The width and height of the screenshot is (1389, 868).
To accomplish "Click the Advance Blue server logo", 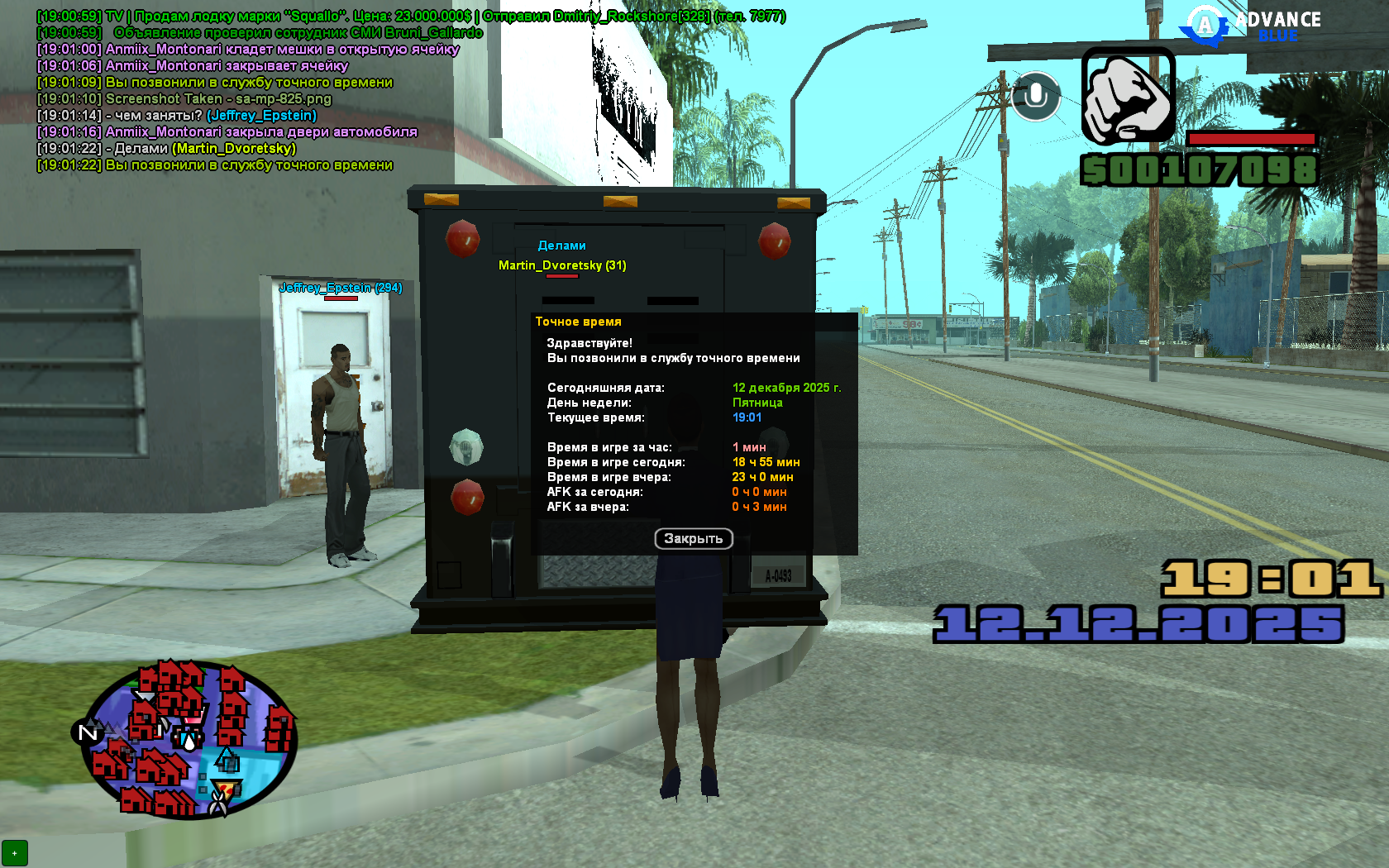I will [x=1251, y=25].
